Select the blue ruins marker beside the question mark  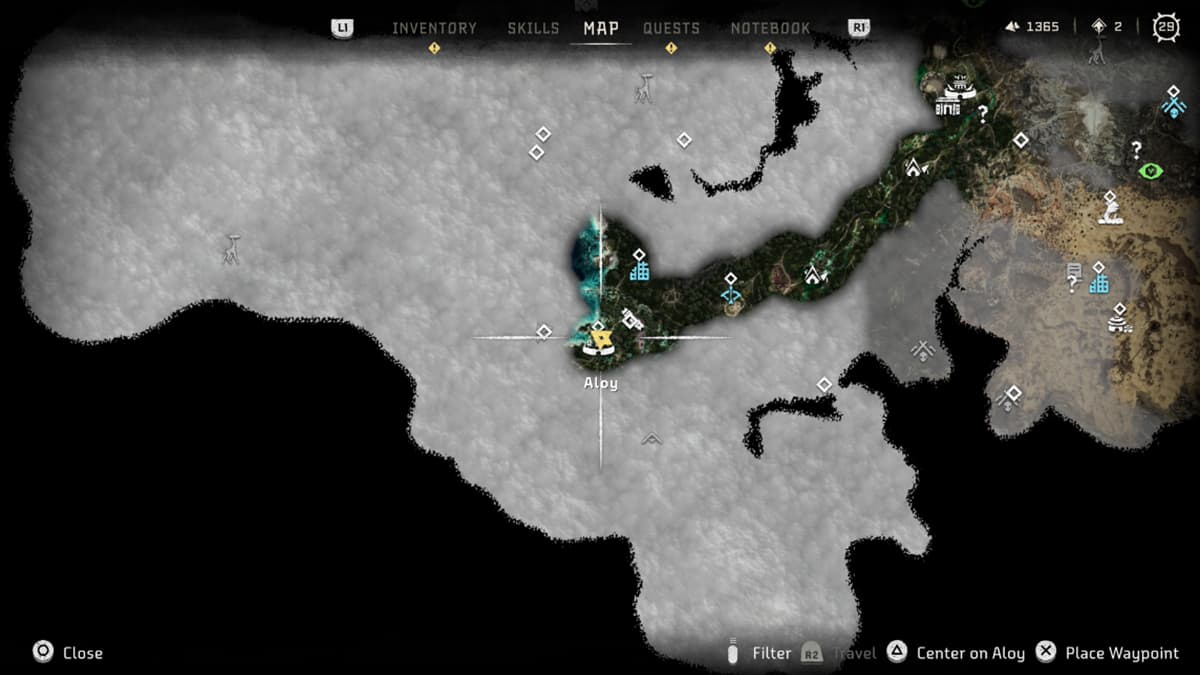pos(1099,284)
